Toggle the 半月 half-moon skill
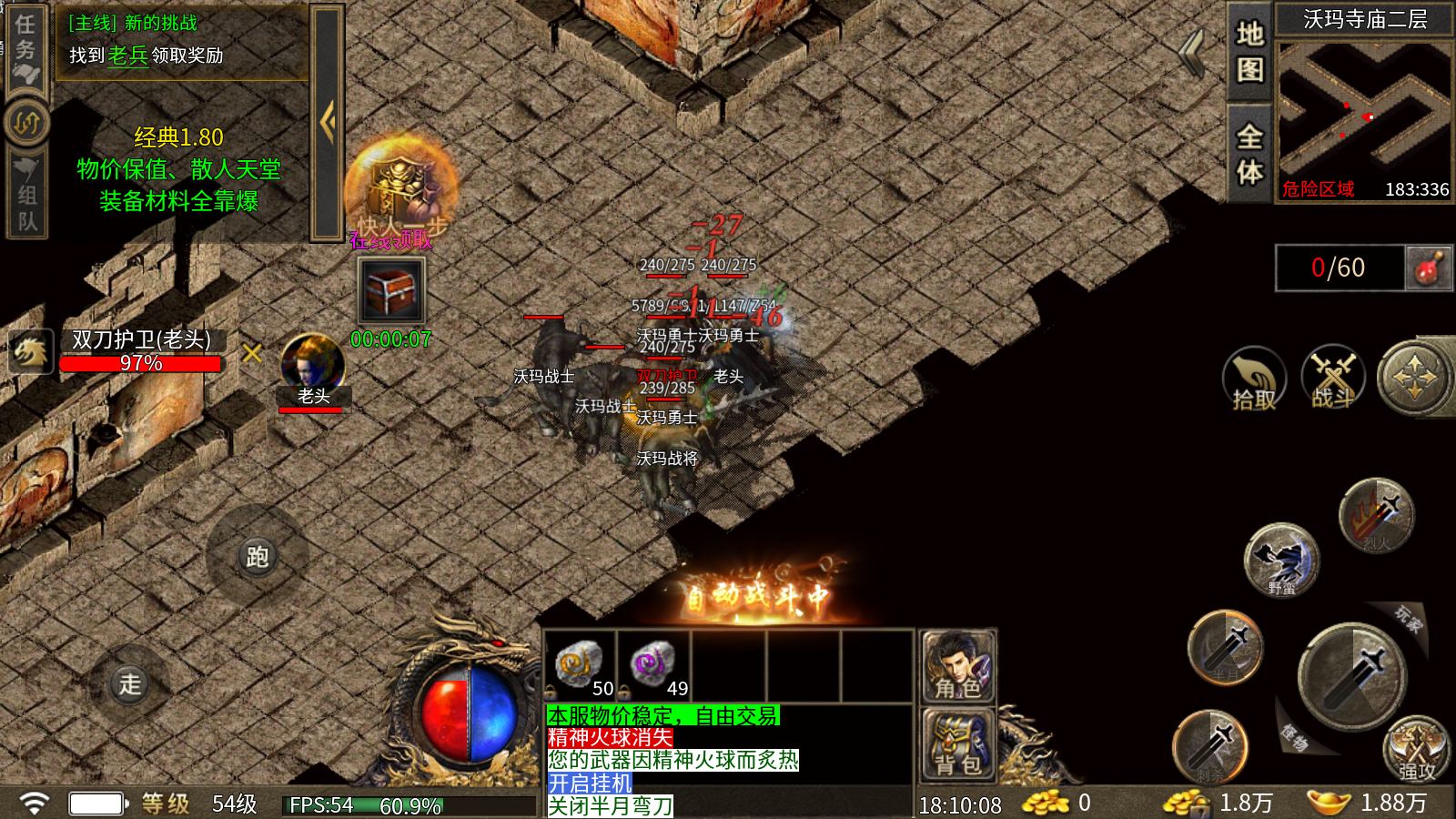The width and height of the screenshot is (1456, 819). click(x=1225, y=648)
